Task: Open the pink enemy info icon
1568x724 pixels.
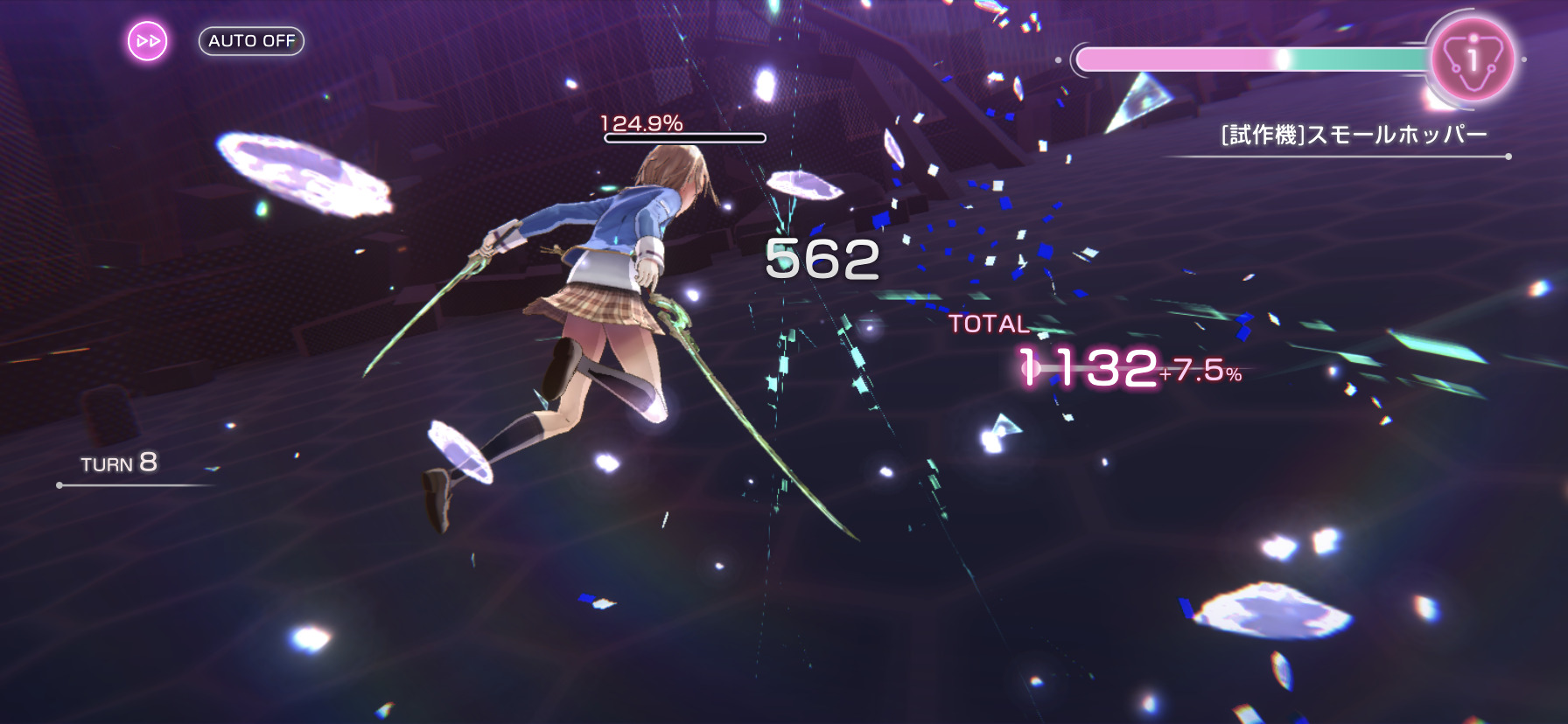Action: coord(1473,59)
